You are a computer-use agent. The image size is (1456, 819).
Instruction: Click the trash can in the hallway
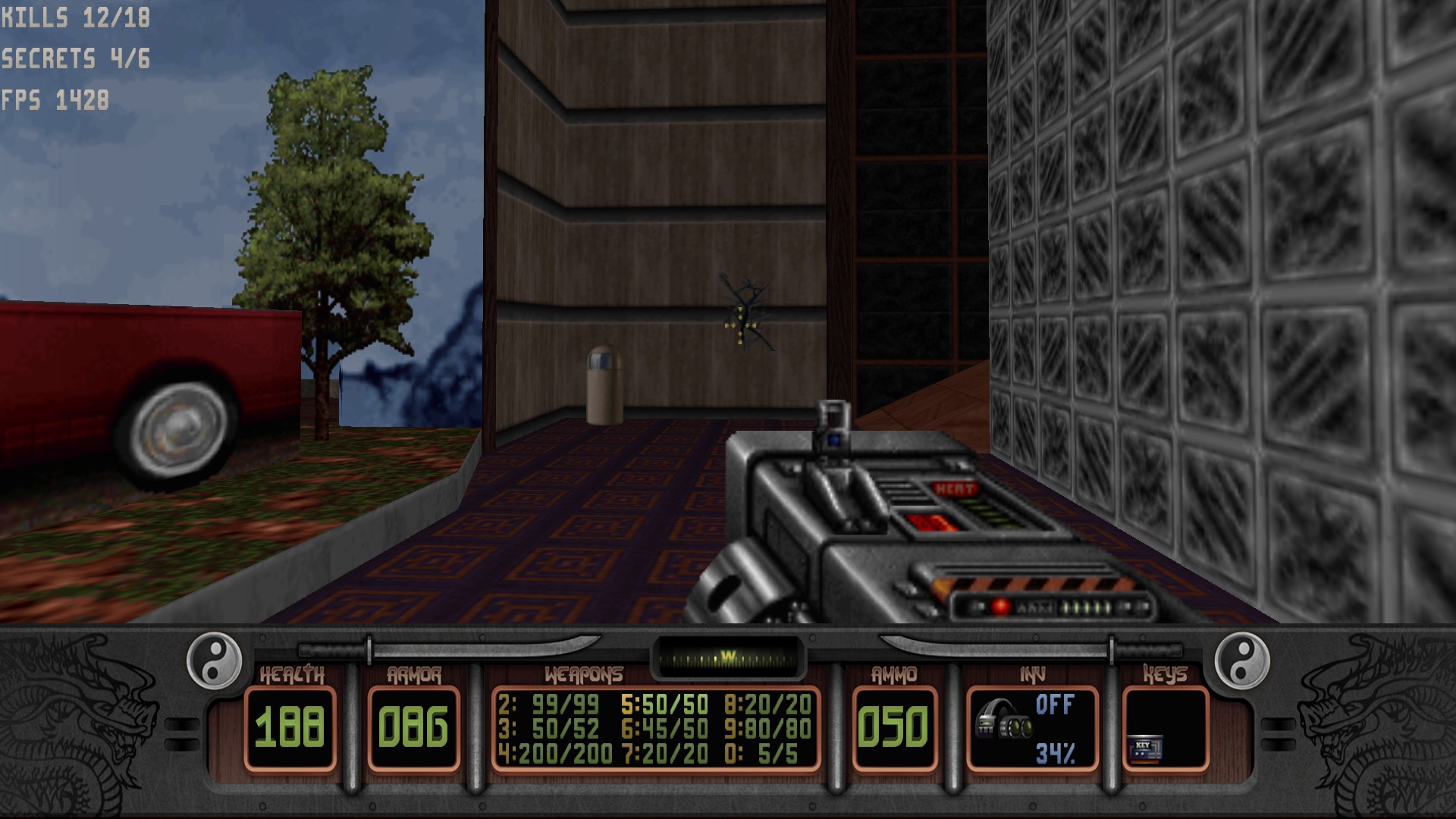604,383
